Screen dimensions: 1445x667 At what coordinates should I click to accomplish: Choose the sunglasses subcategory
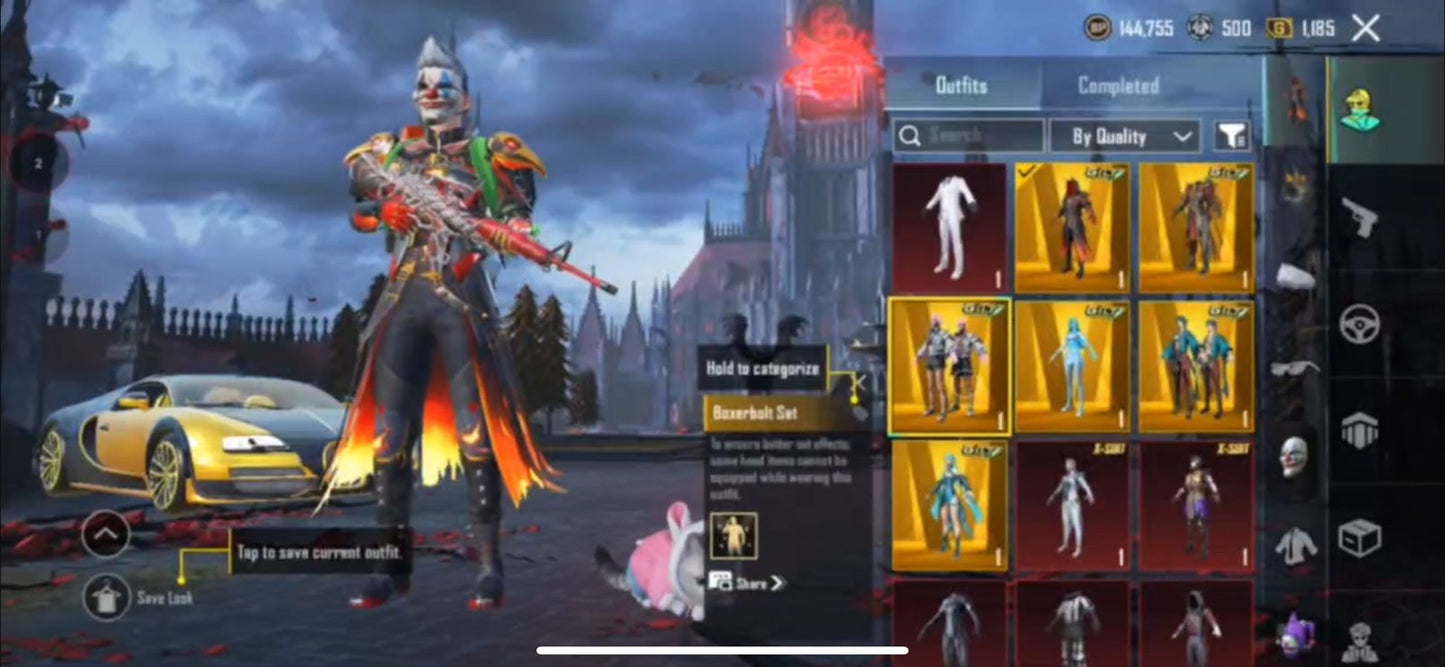1294,368
